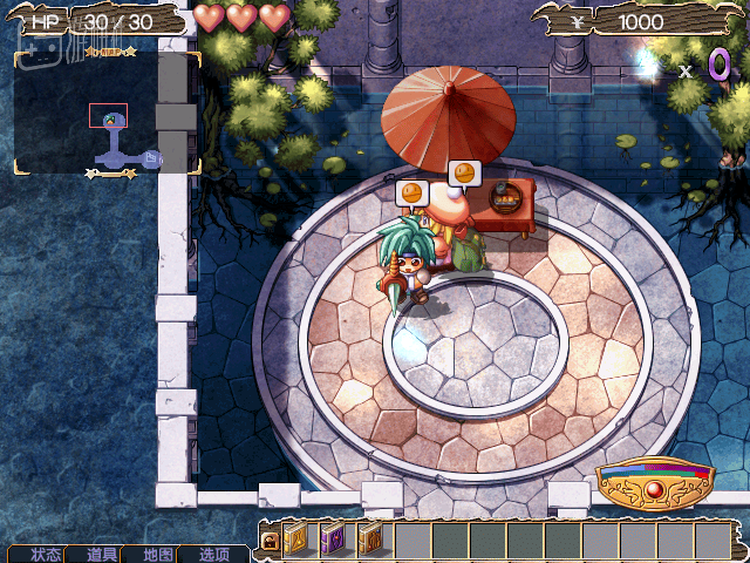Open the 道具 items menu
This screenshot has height=563, width=750.
103,554
